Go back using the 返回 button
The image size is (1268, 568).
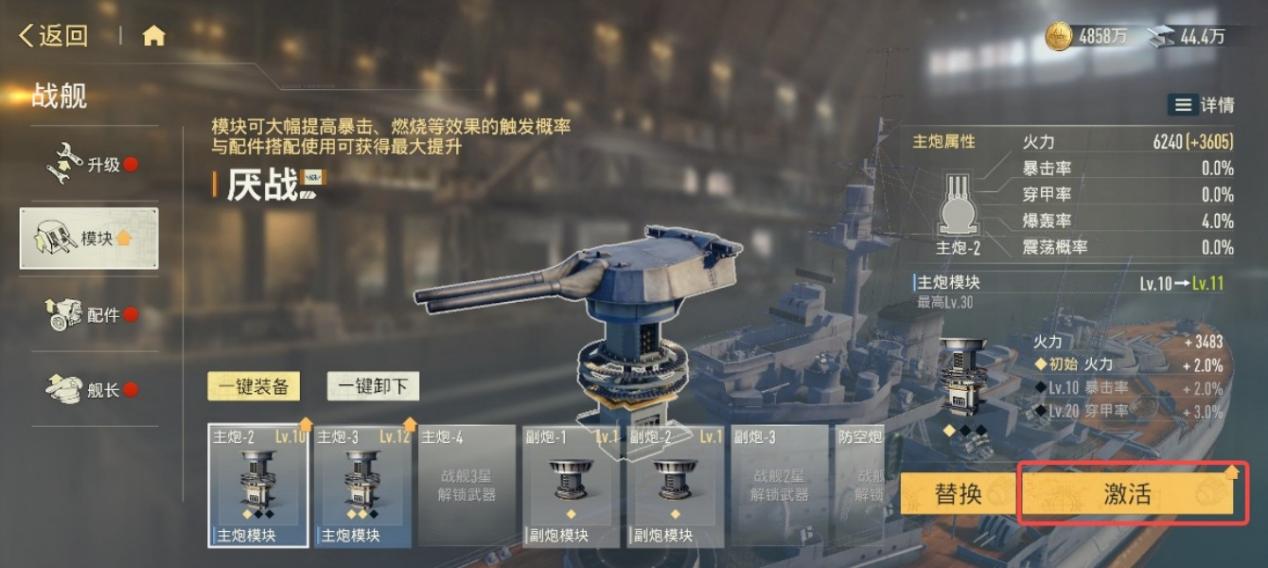pyautogui.click(x=54, y=37)
